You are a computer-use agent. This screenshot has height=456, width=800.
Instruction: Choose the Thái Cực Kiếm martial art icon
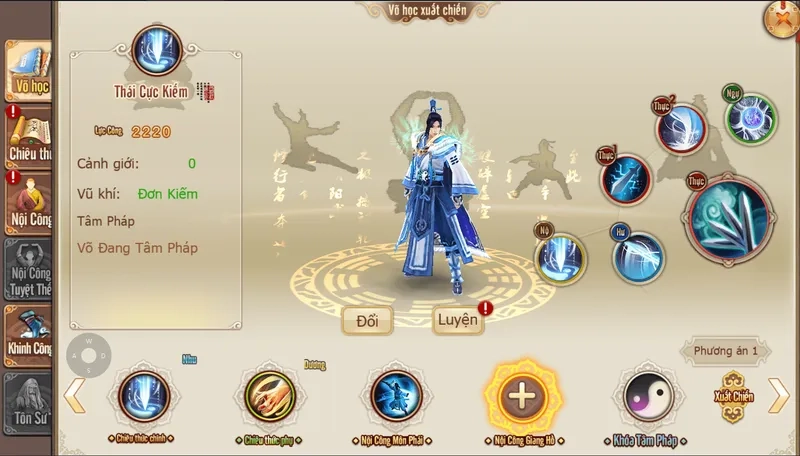157,50
